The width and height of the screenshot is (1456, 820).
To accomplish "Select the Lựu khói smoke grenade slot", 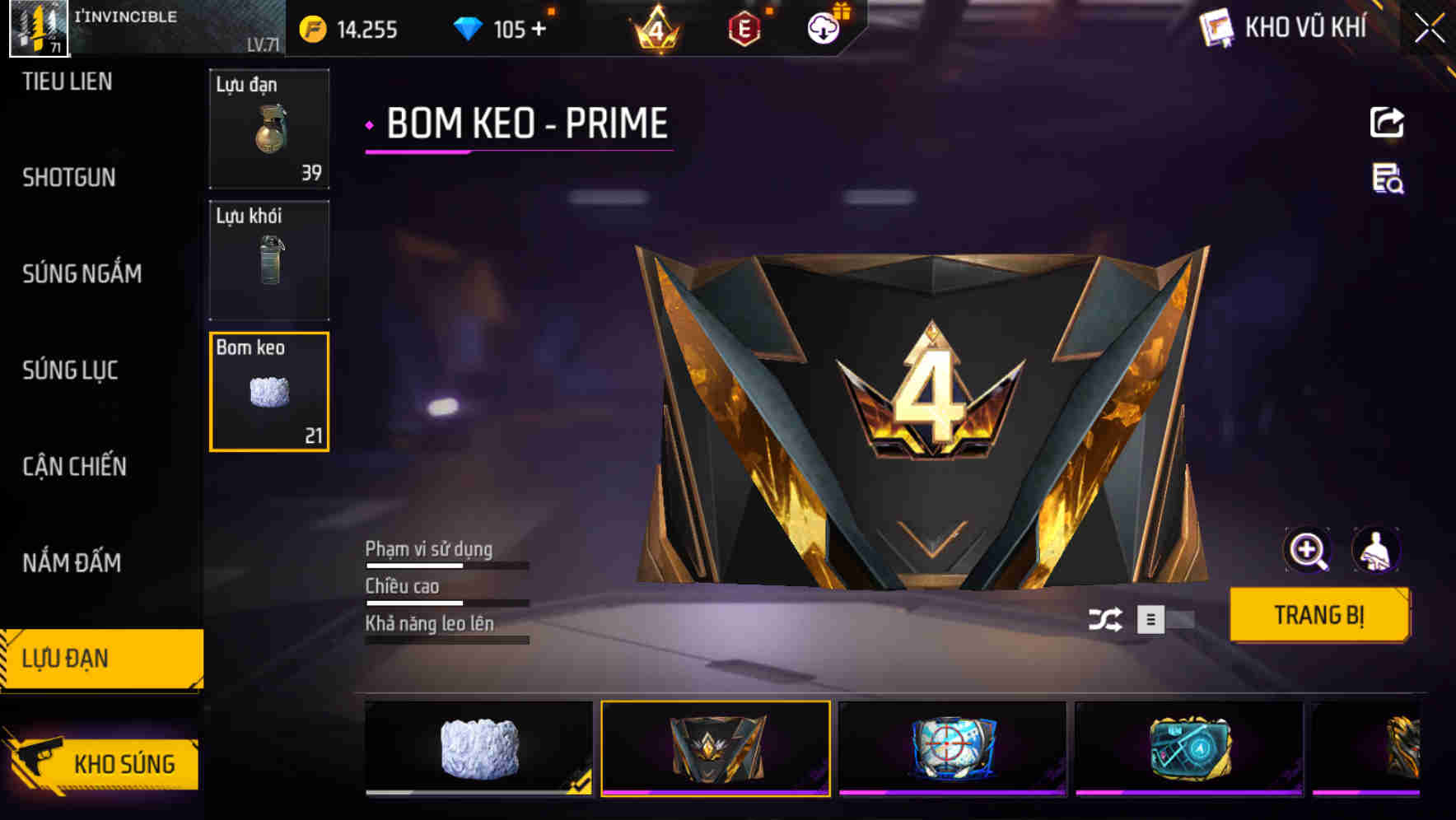I will point(269,260).
